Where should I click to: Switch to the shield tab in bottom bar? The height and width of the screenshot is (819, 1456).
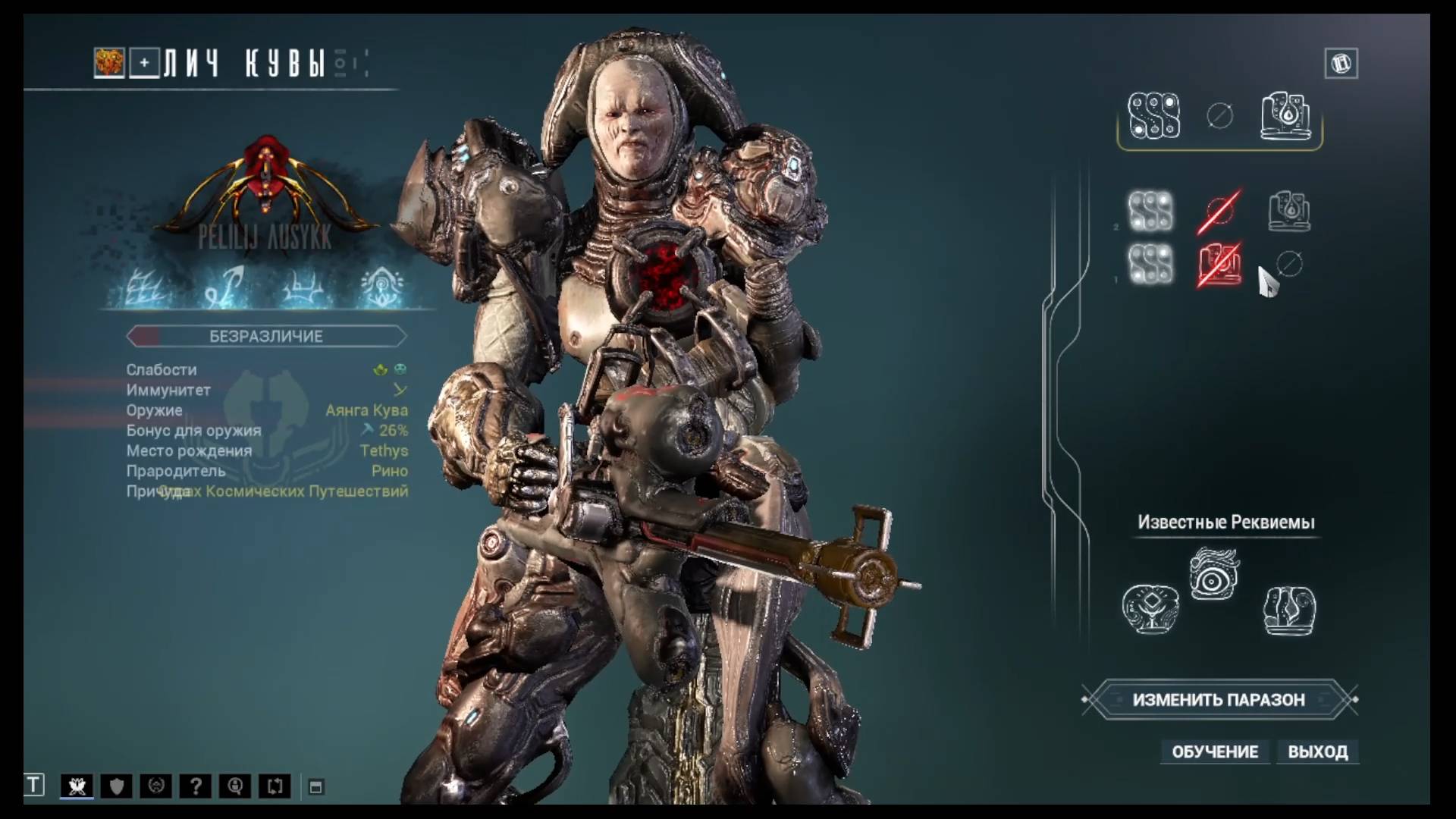(117, 786)
